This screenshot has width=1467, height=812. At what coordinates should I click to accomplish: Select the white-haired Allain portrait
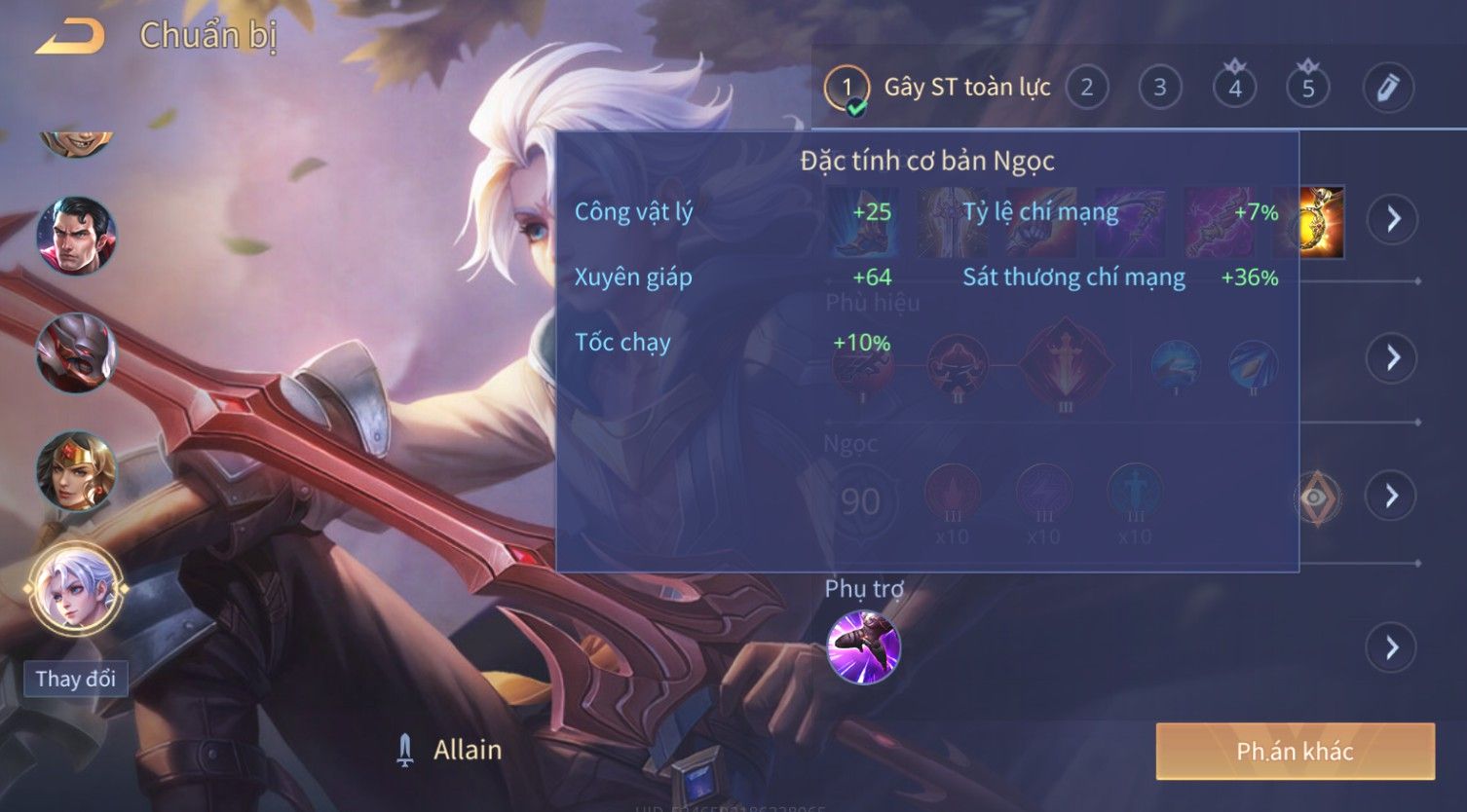pos(76,589)
